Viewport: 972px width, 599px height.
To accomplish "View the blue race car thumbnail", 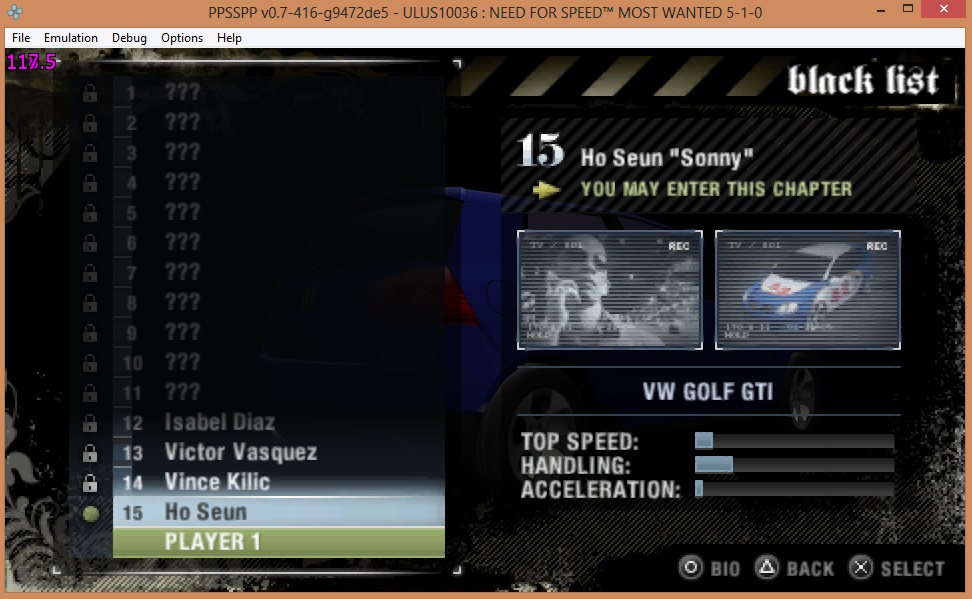I will tap(807, 290).
